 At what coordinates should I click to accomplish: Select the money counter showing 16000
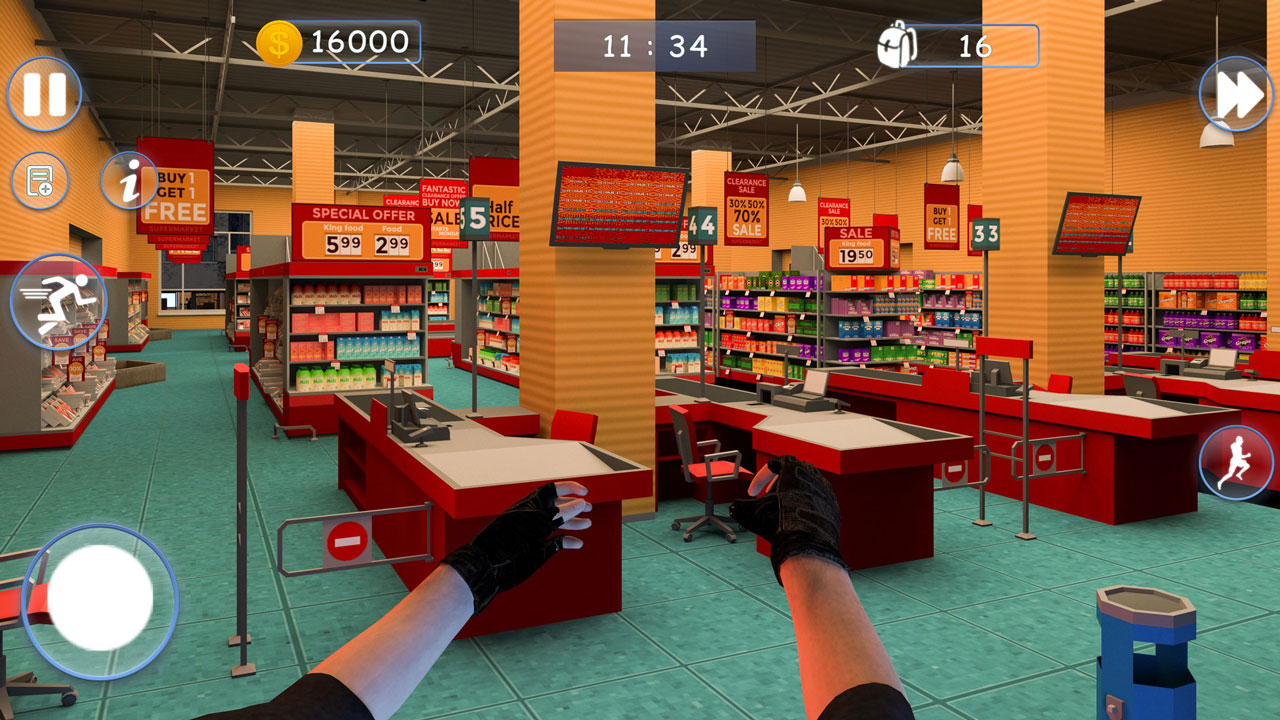[357, 42]
